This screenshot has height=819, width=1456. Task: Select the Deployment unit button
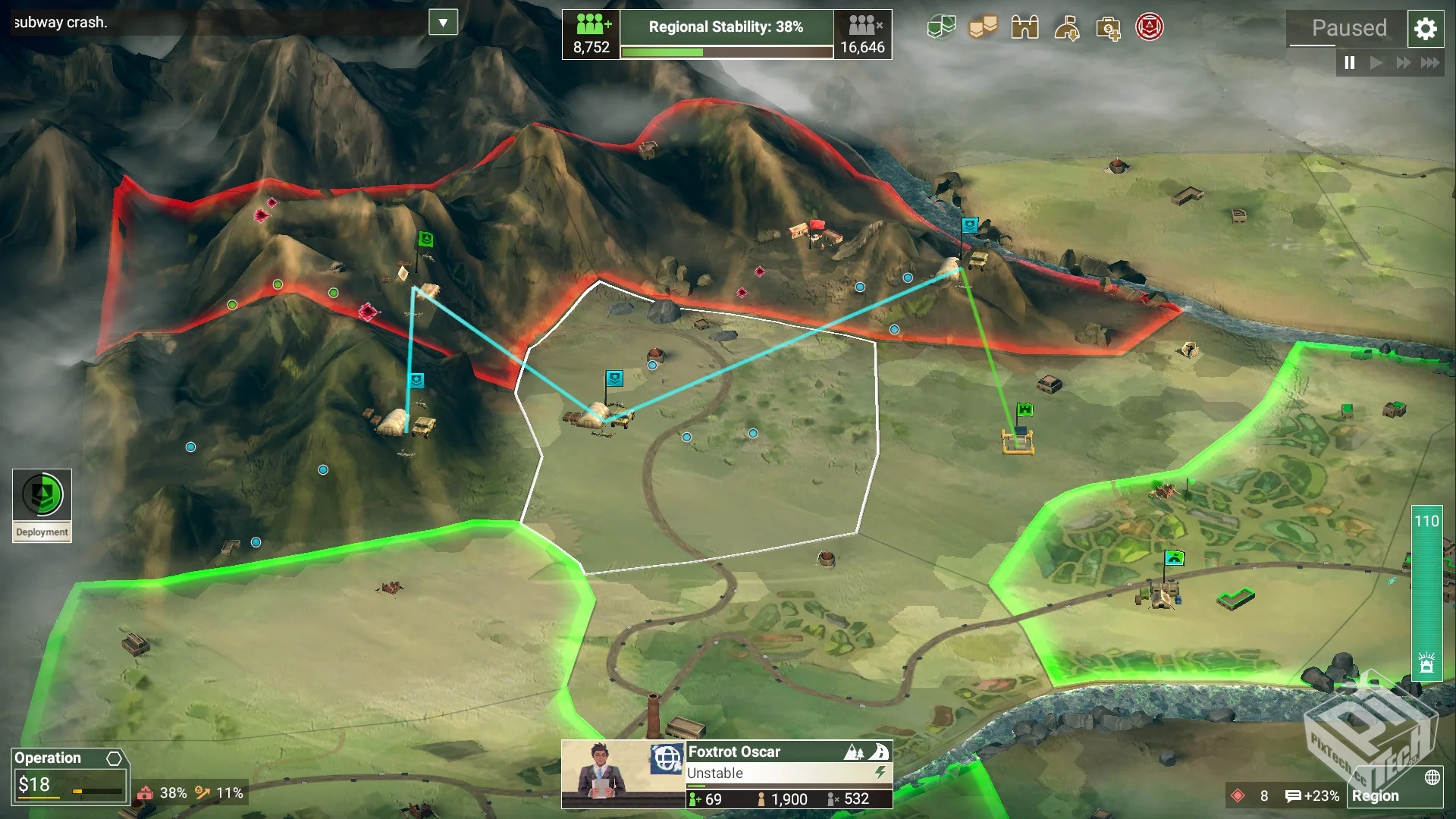(42, 504)
